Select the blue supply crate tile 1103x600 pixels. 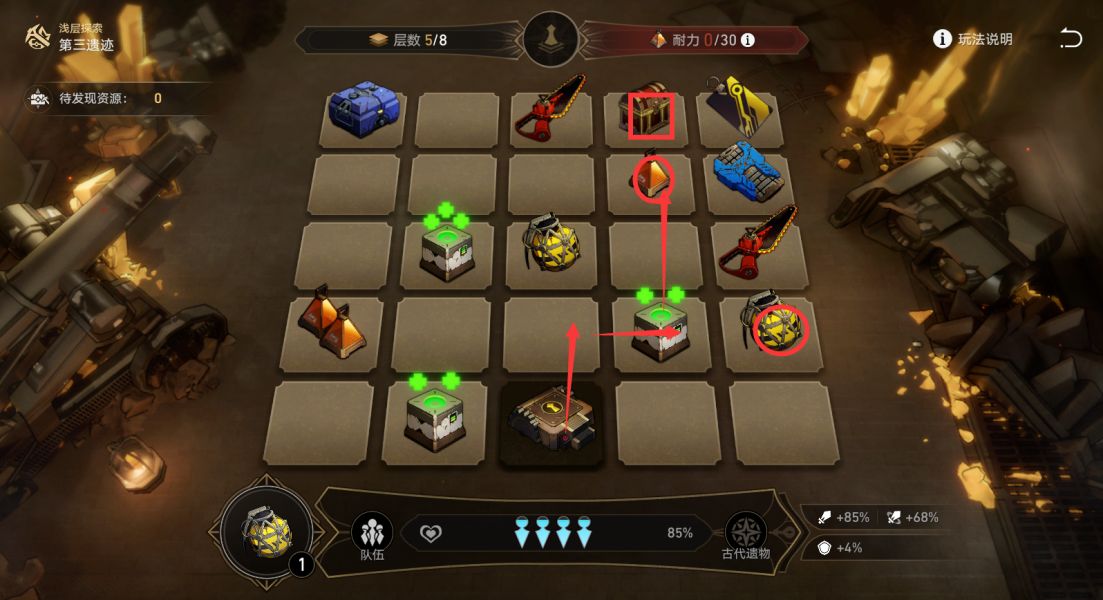tap(364, 110)
